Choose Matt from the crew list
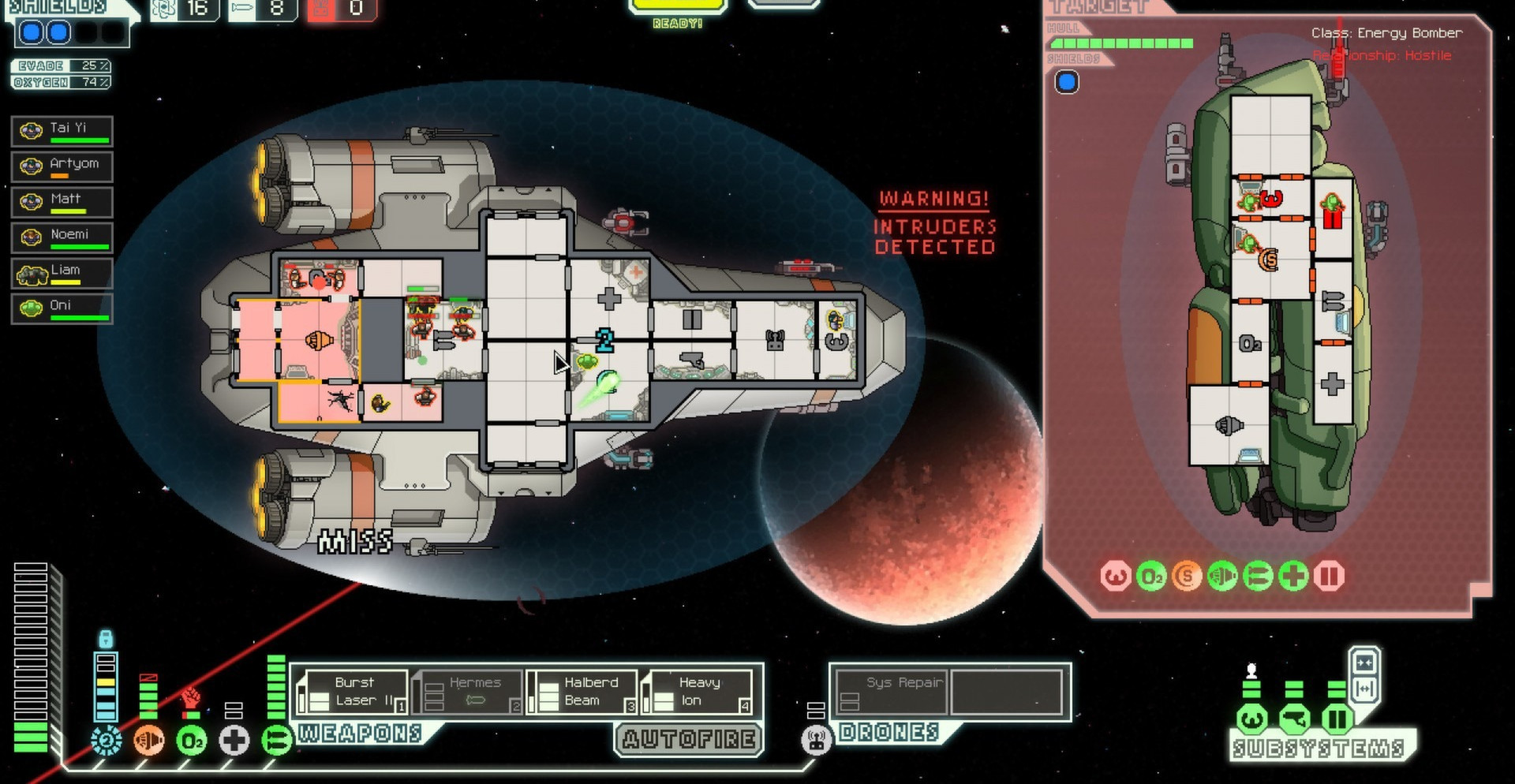This screenshot has height=784, width=1515. tap(62, 202)
